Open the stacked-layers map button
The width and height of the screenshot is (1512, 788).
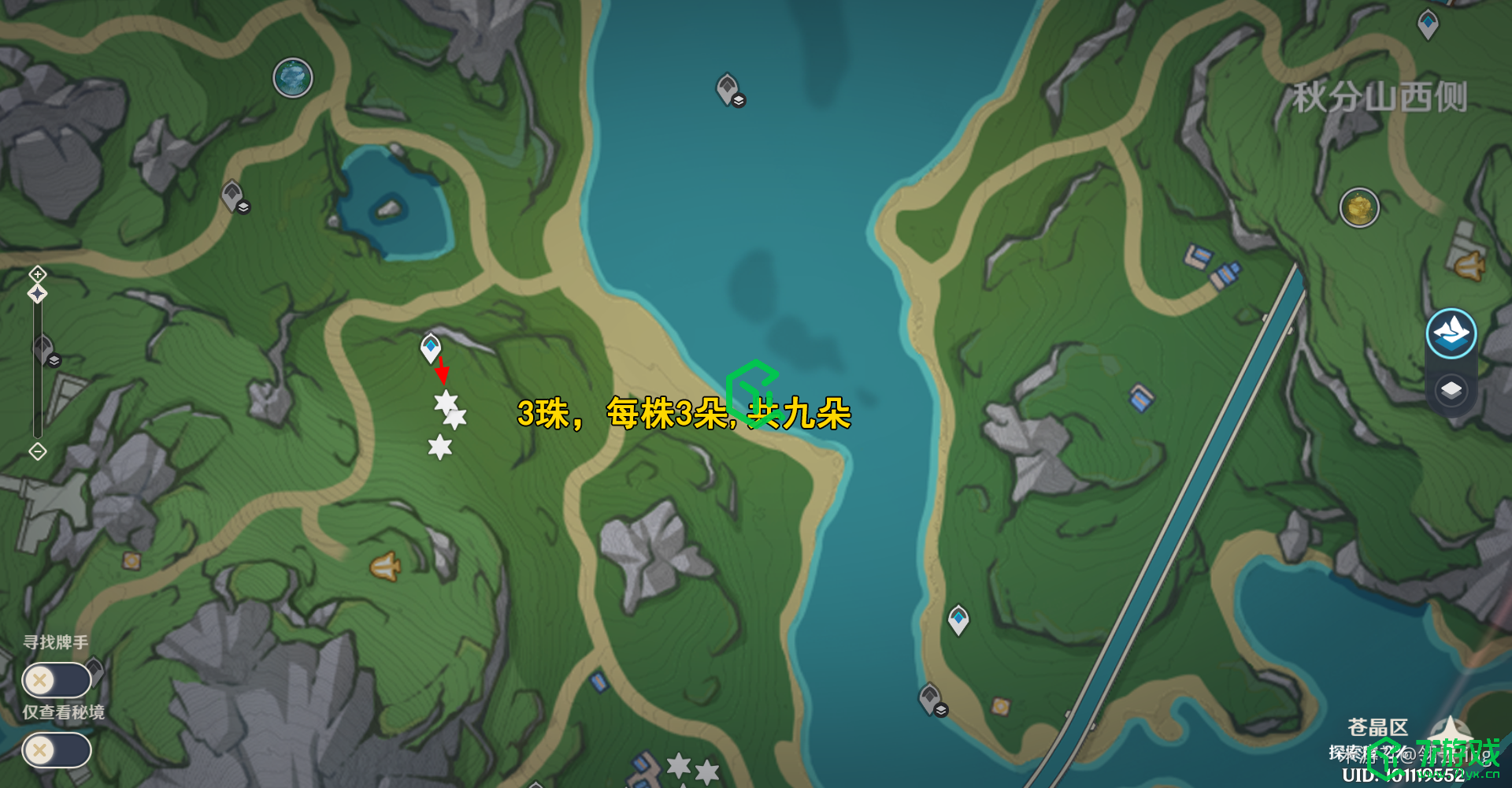coord(1451,390)
